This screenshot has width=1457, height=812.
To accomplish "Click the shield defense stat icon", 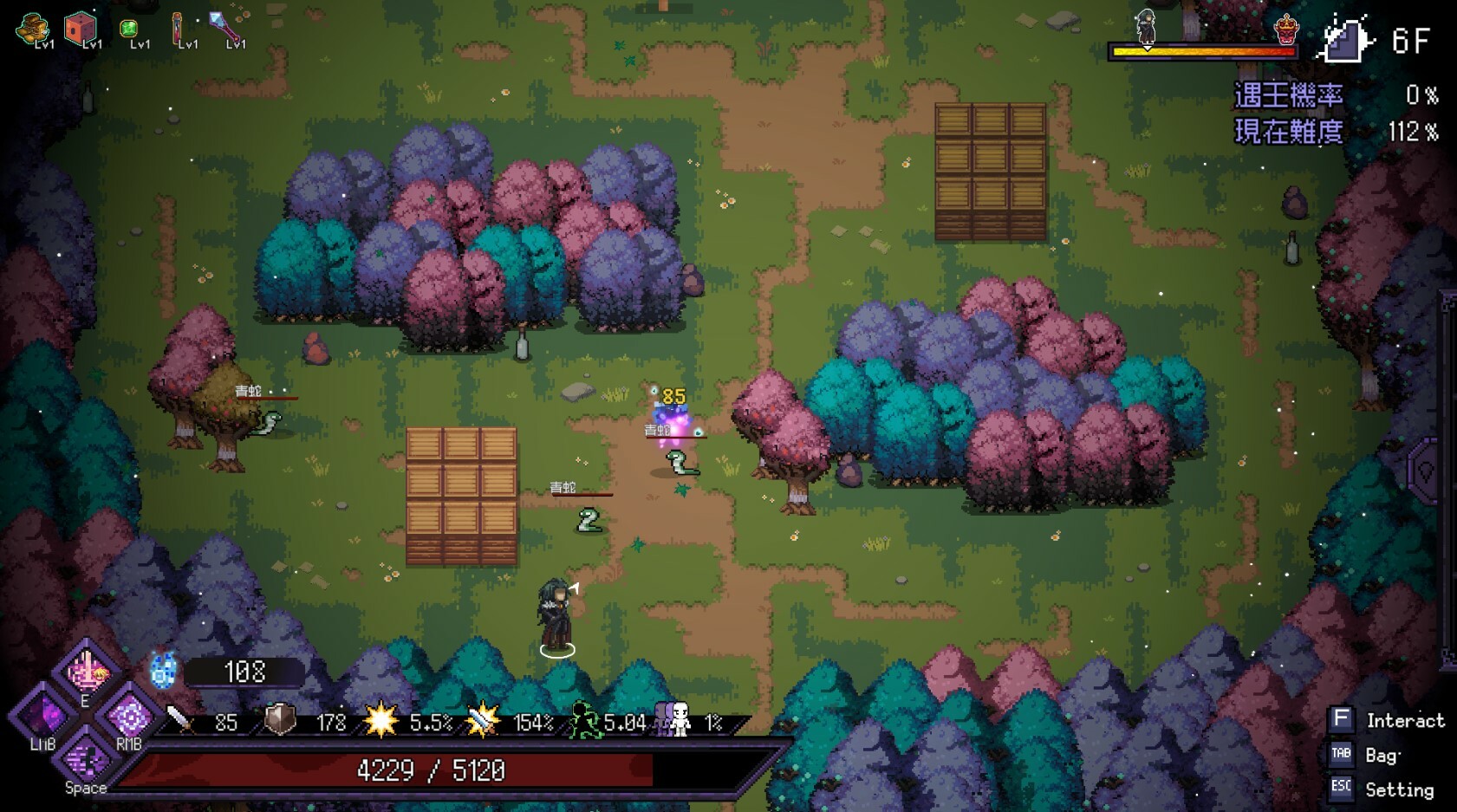I will click(x=279, y=719).
